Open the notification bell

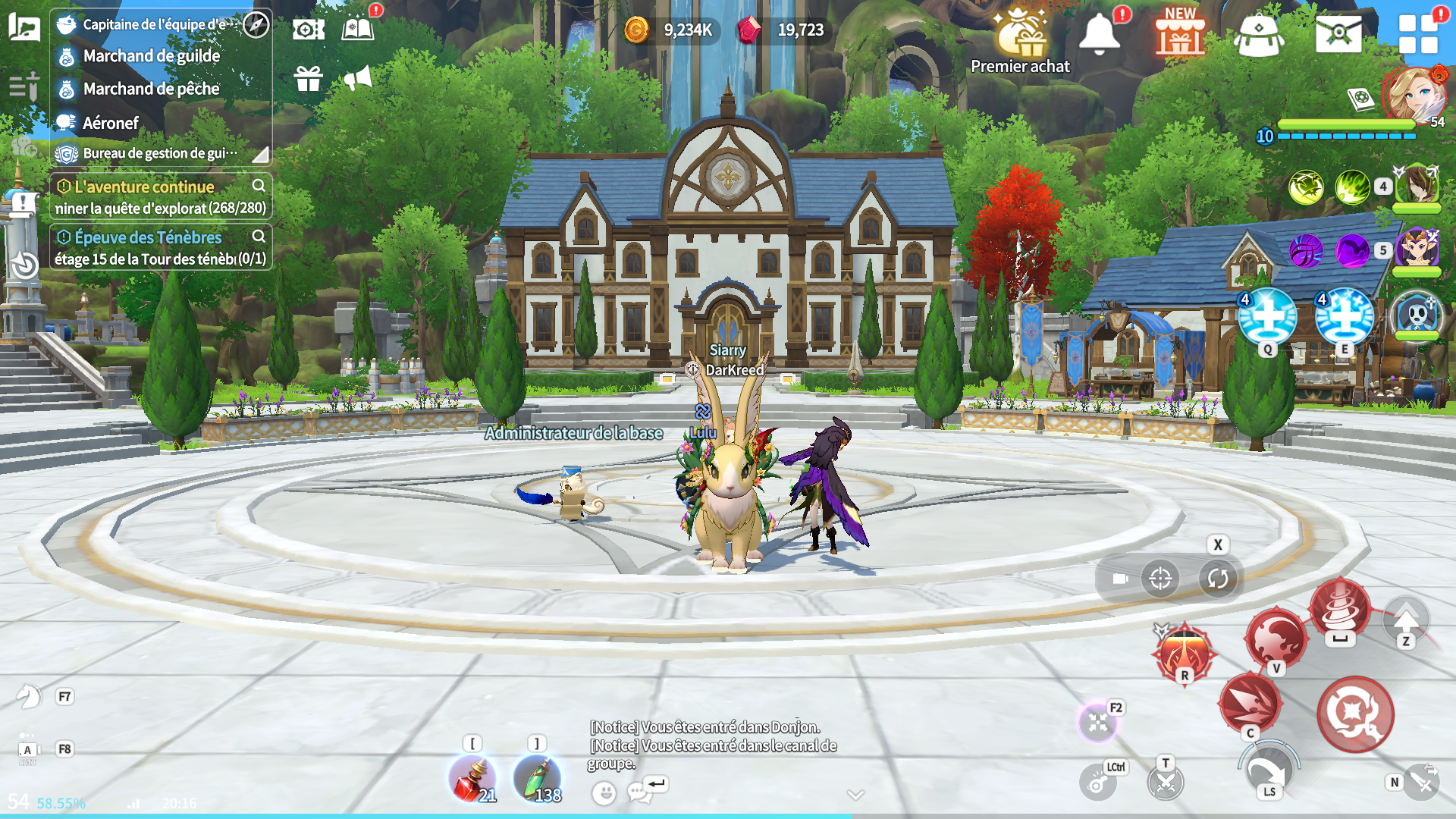(1099, 35)
